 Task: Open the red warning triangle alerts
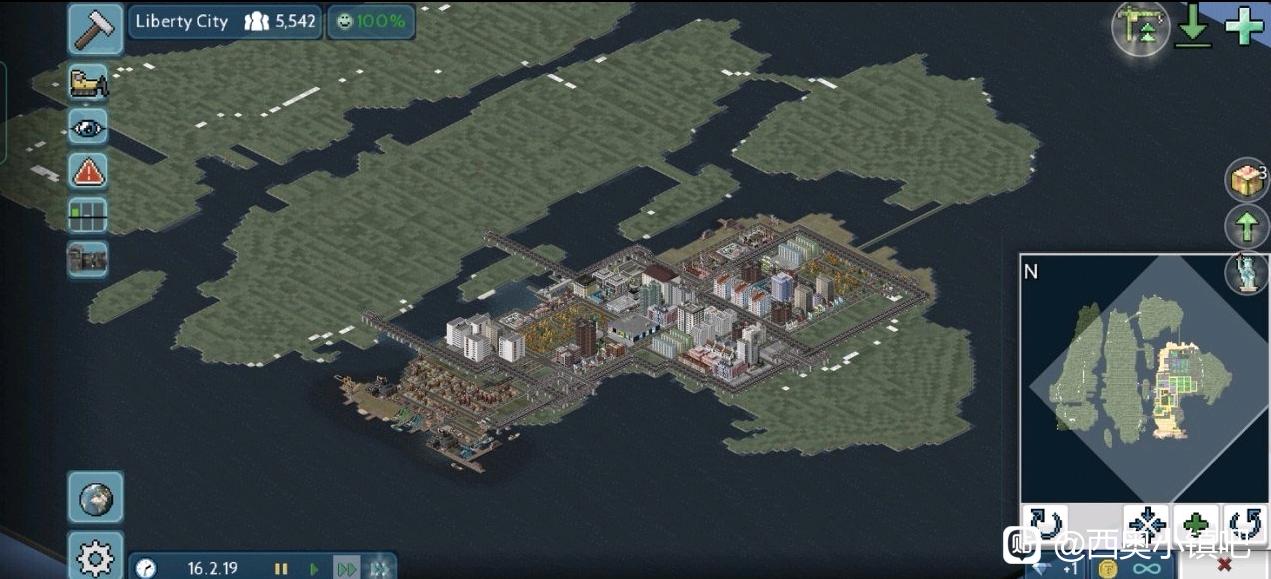88,171
